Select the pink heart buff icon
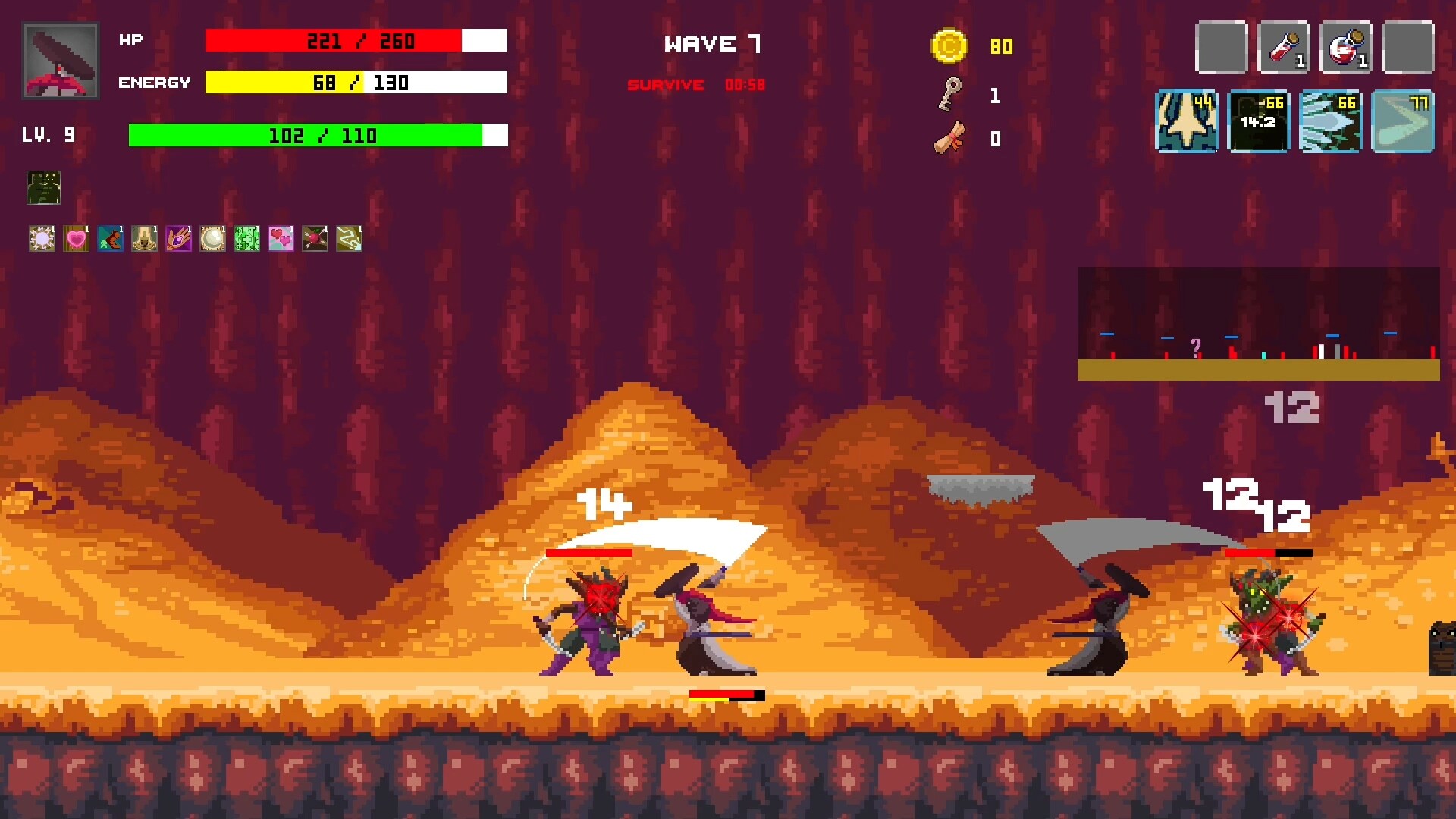The height and width of the screenshot is (819, 1456). point(77,239)
